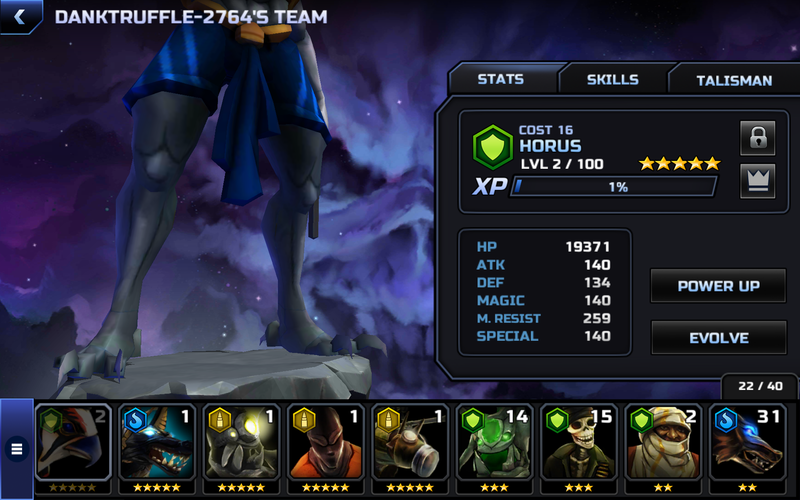Open the Skills tab

[612, 80]
